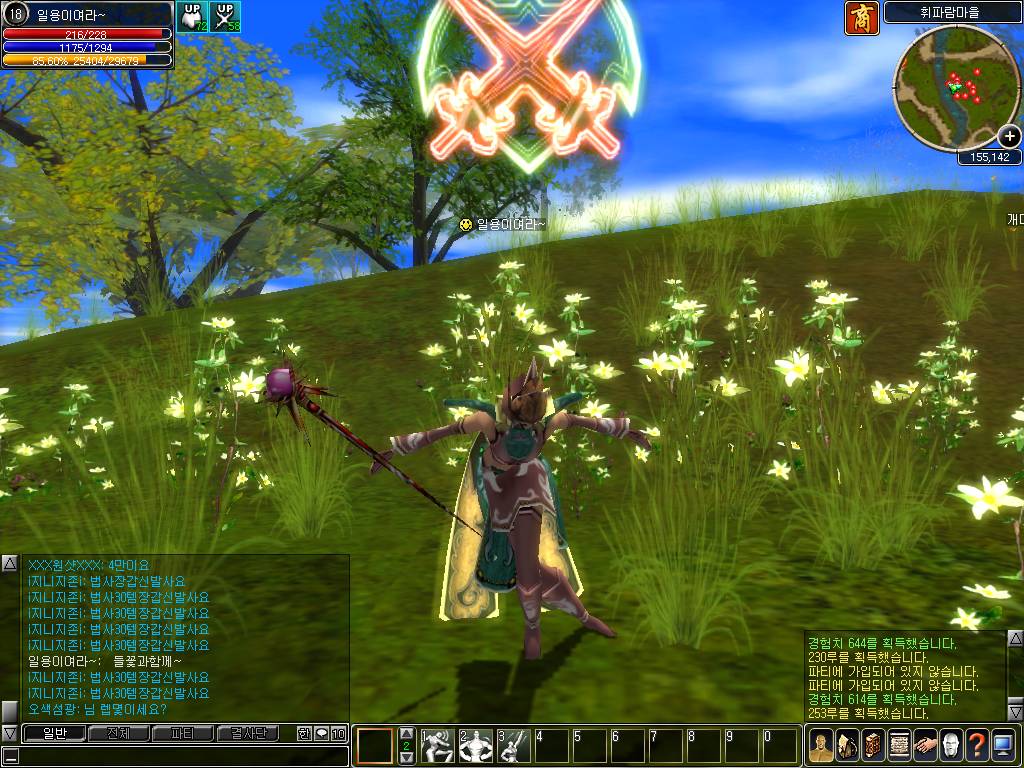The image size is (1024, 768).
Task: Open the handshake community icon
Action: click(x=925, y=746)
